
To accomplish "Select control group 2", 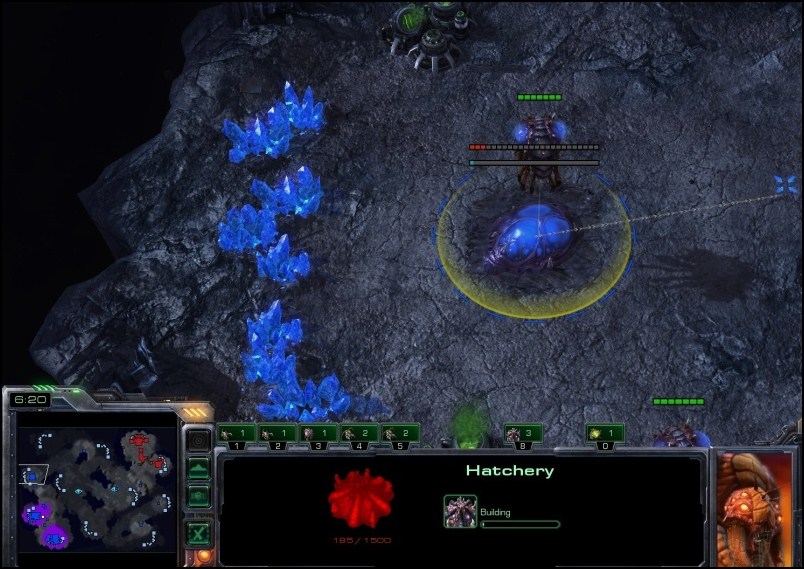I will coord(277,435).
